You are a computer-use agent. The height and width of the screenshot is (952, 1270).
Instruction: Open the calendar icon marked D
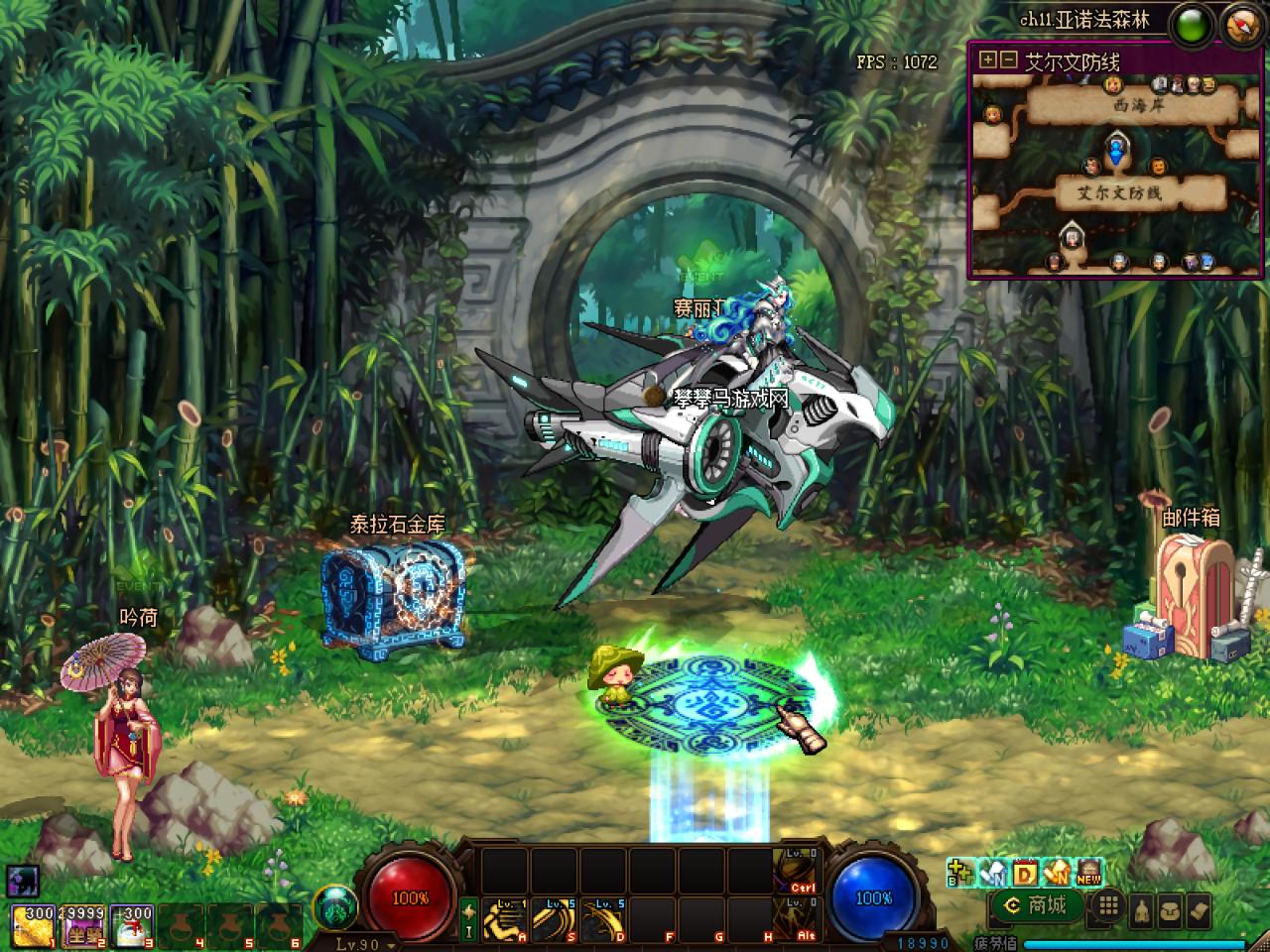coord(1024,873)
